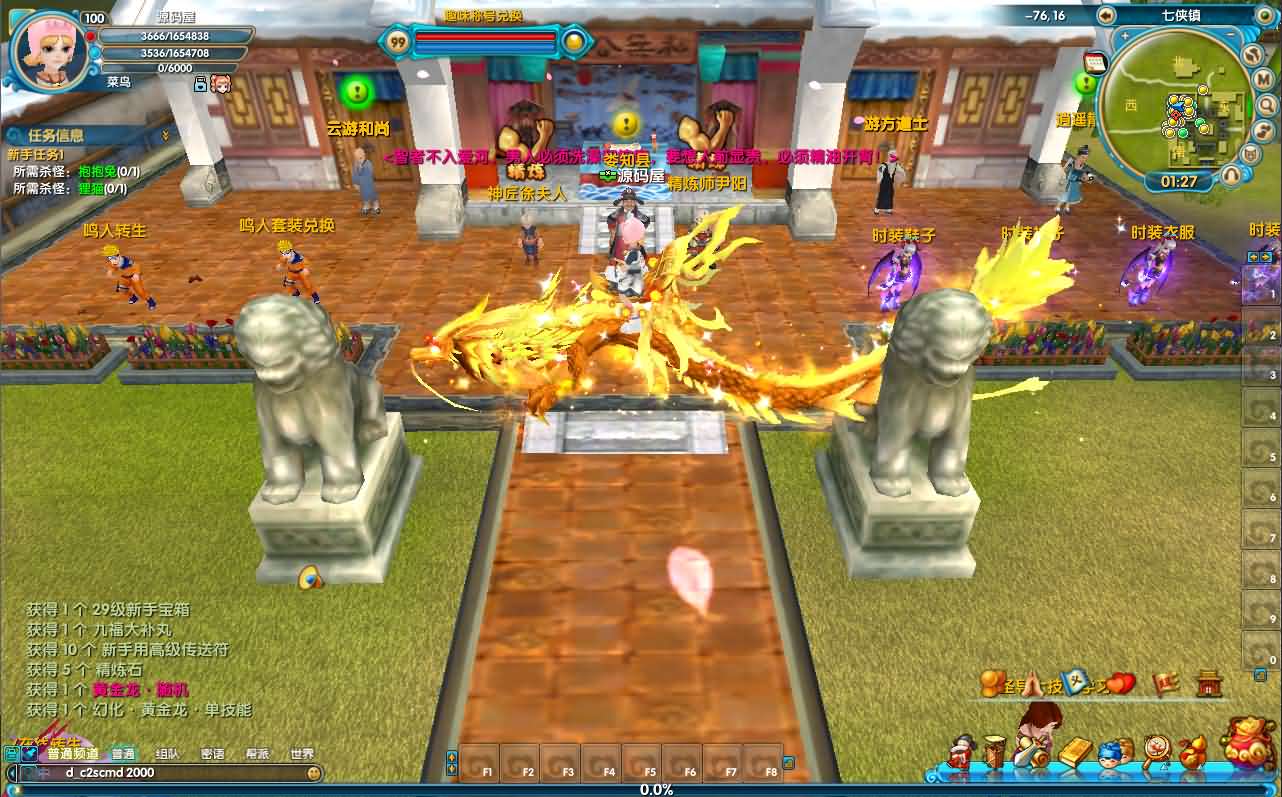Click the small house building icon
Viewport: 1282px width, 797px height.
coord(1209,683)
